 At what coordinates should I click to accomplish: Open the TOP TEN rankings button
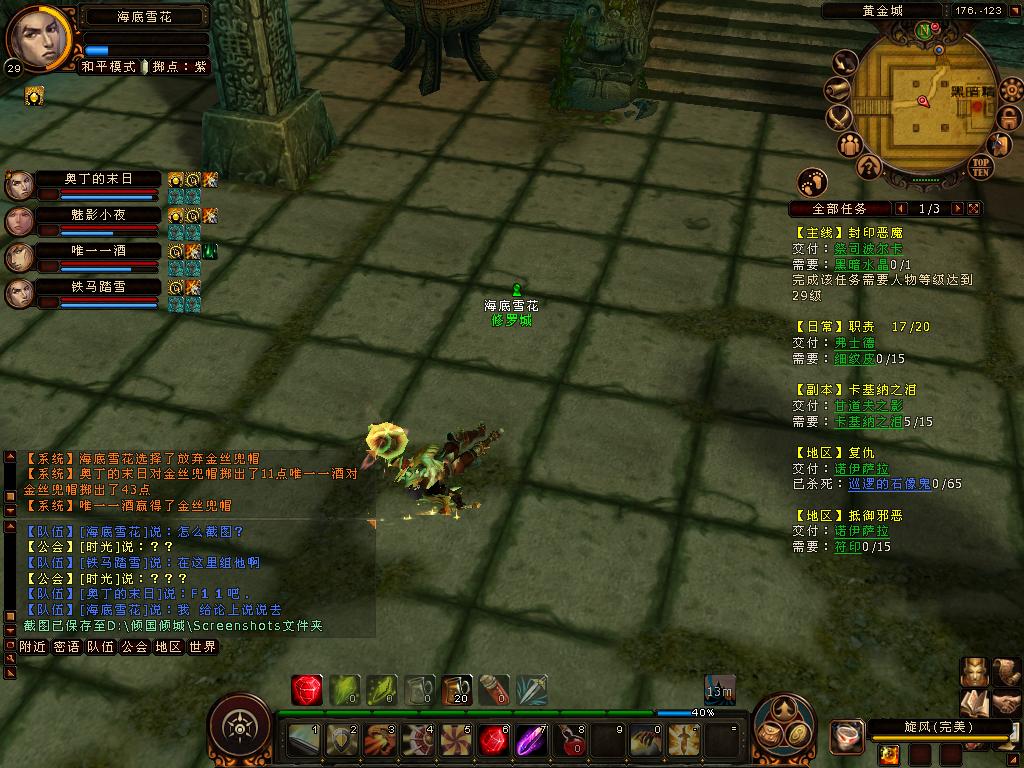981,167
